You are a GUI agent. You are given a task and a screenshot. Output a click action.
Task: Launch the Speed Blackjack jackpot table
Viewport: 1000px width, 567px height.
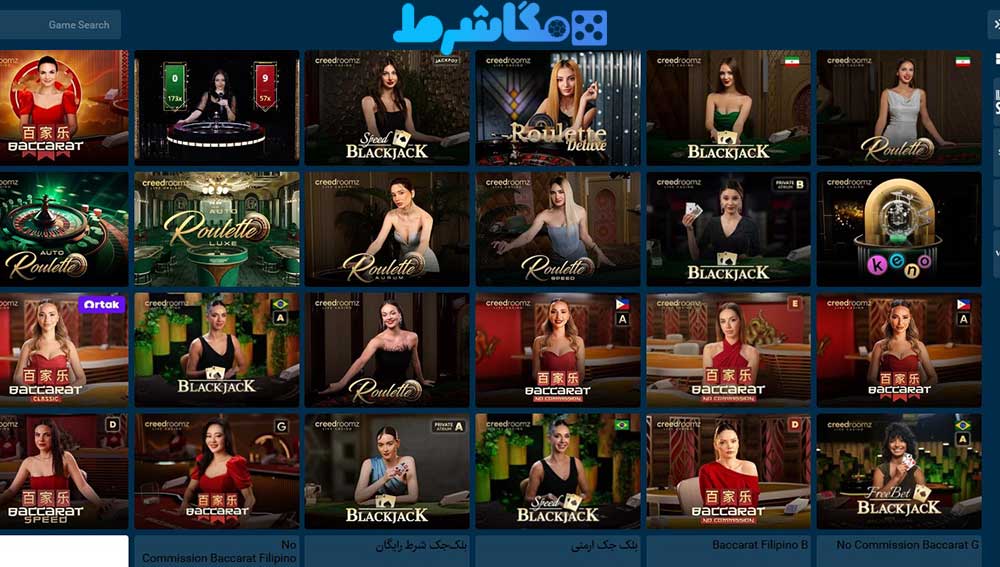[x=387, y=107]
